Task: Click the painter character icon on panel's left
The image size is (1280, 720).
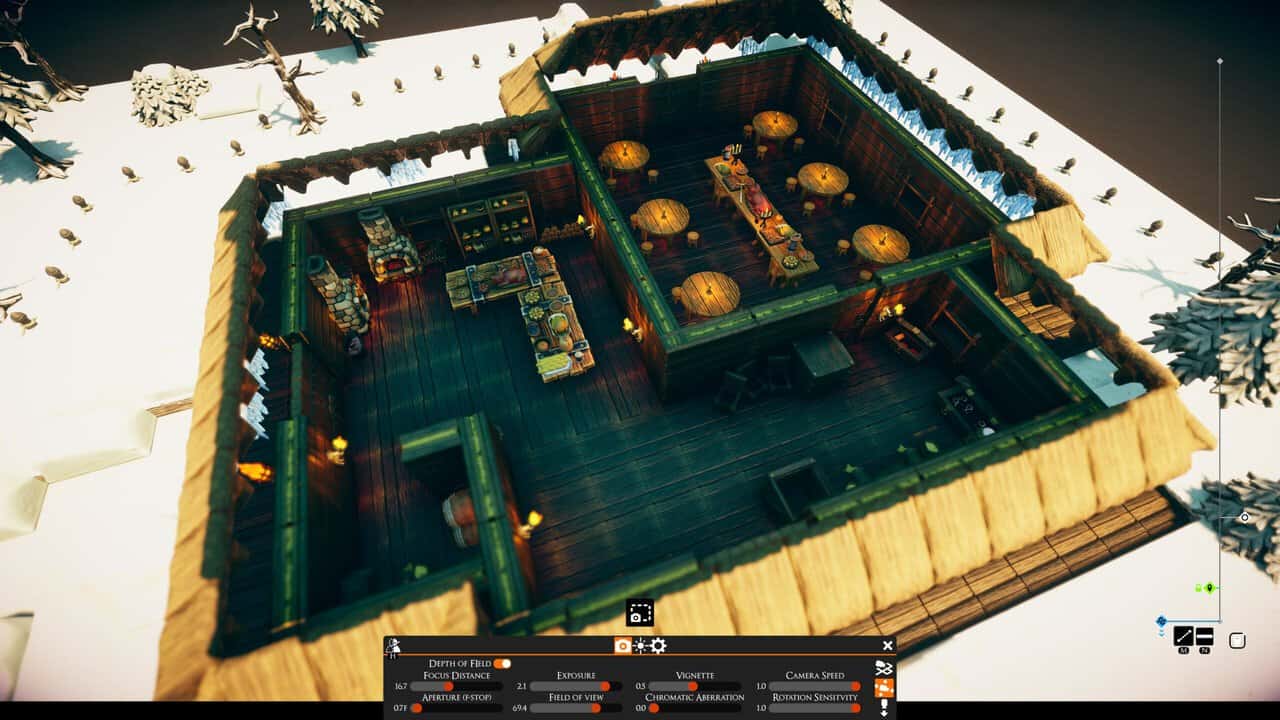Action: pos(391,644)
